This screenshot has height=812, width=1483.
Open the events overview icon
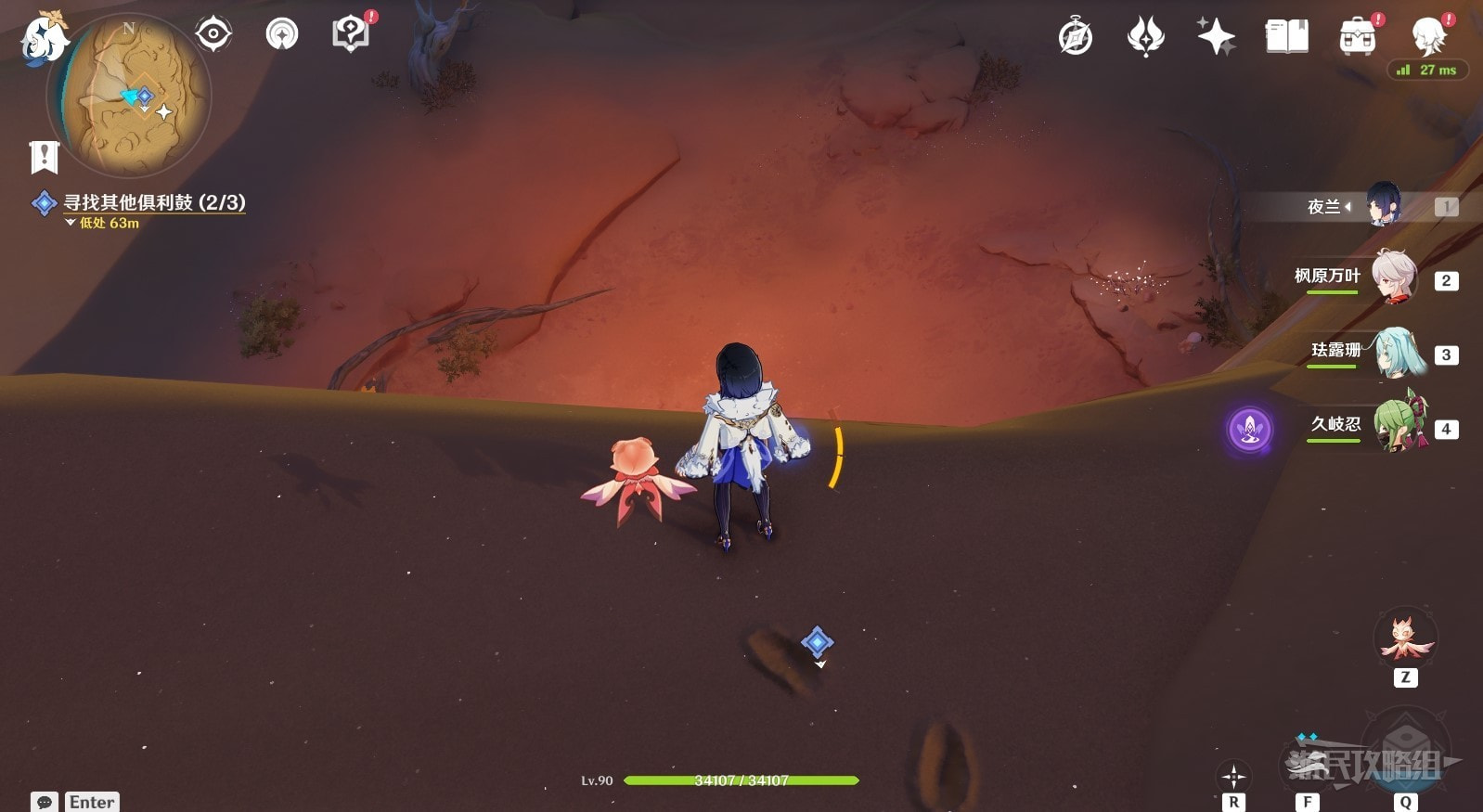[x=282, y=35]
